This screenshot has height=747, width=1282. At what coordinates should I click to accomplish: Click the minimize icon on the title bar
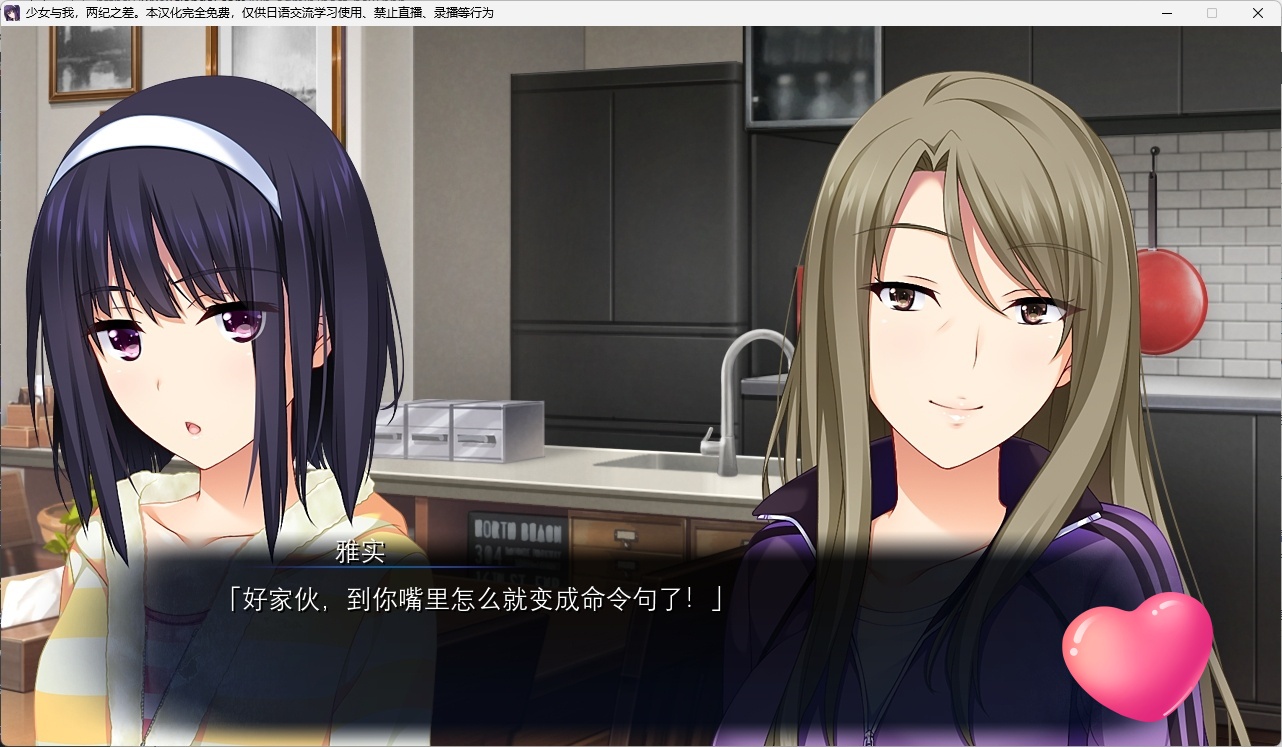[1166, 13]
